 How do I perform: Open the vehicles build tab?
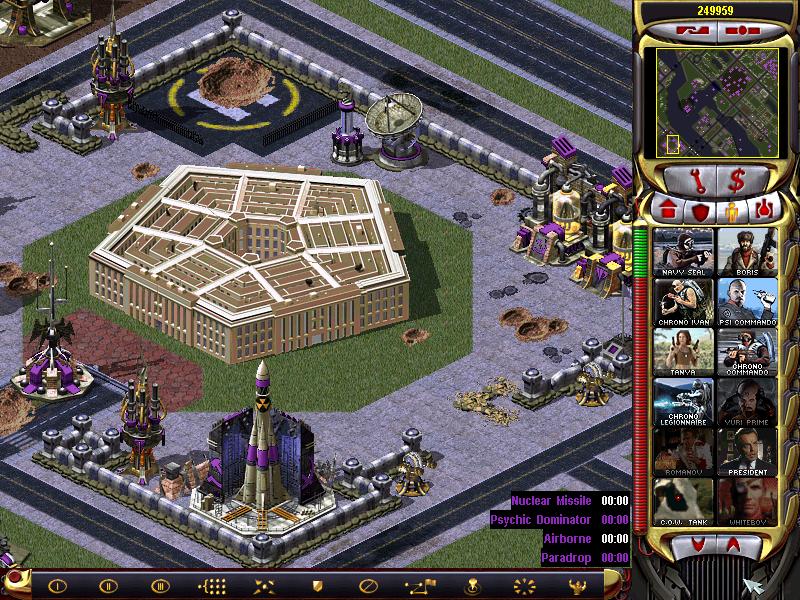tap(764, 210)
